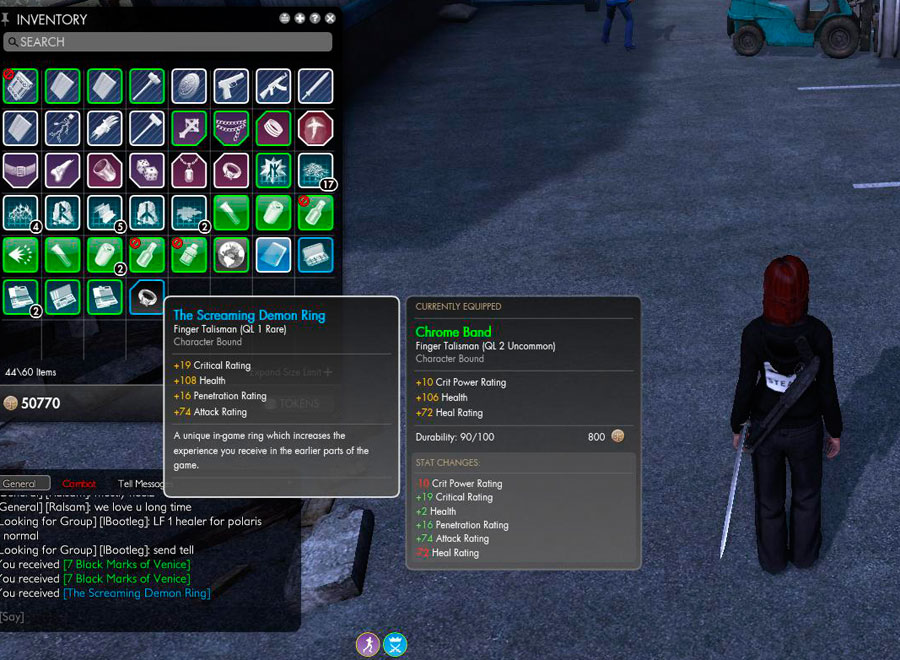Open the inventory help button
The height and width of the screenshot is (660, 900).
click(315, 18)
